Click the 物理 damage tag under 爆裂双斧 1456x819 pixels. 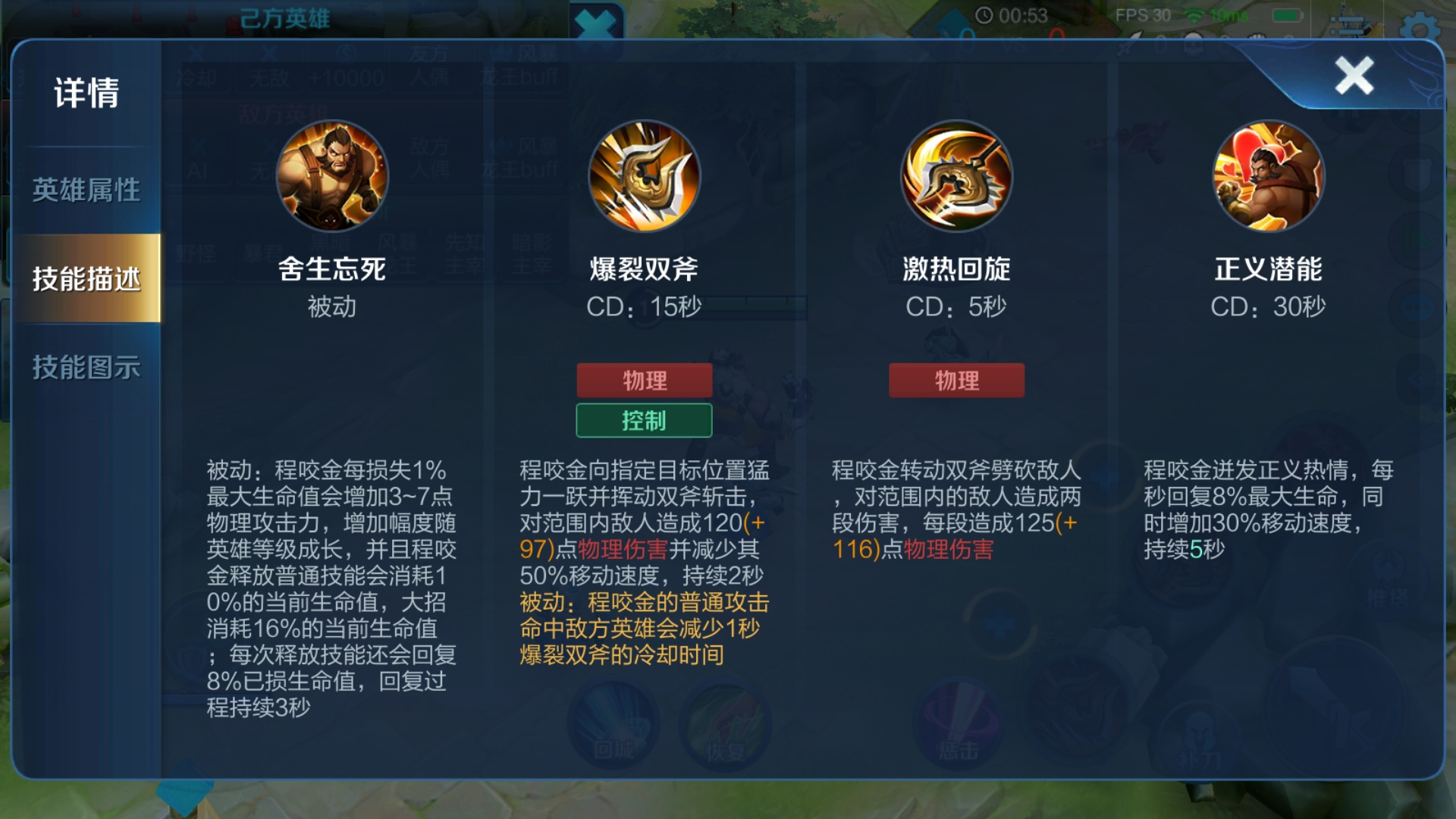tap(645, 380)
